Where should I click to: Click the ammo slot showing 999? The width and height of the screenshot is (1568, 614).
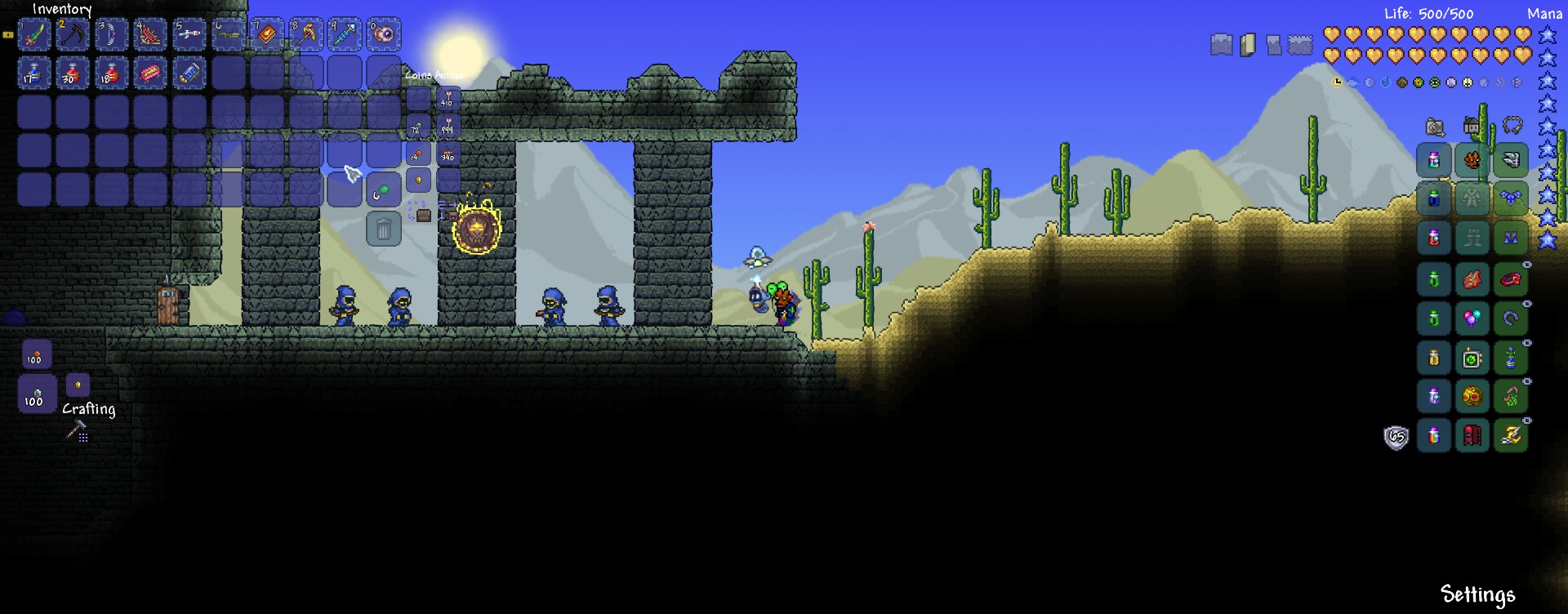click(448, 127)
